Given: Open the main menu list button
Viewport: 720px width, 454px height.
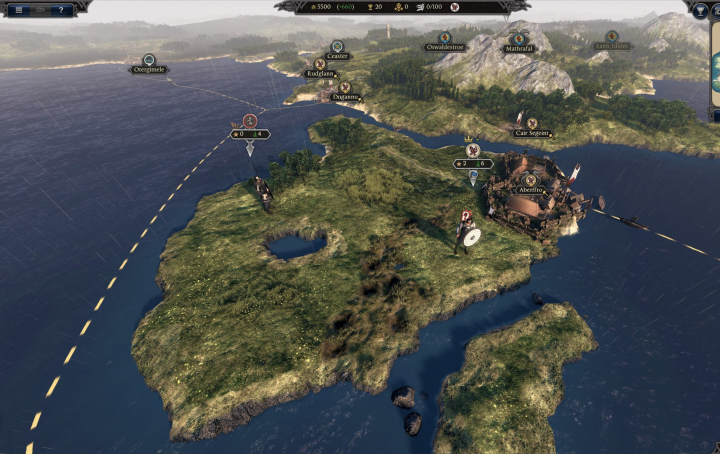Looking at the screenshot, I should point(19,9).
